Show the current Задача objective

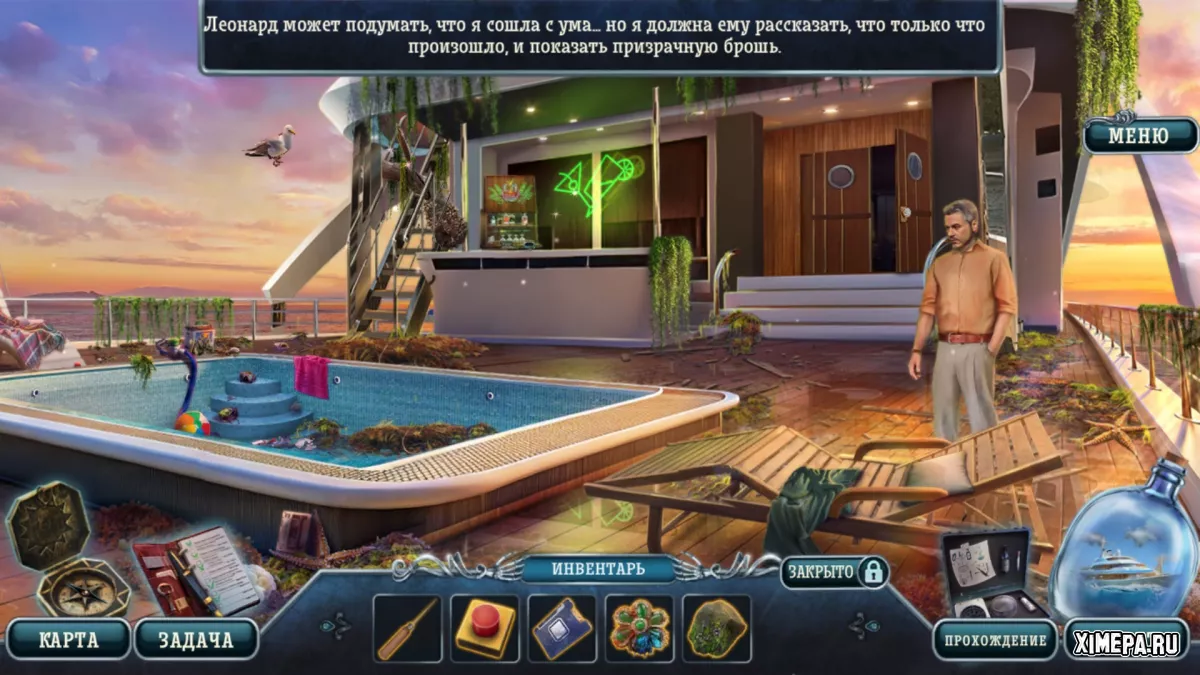[x=195, y=639]
